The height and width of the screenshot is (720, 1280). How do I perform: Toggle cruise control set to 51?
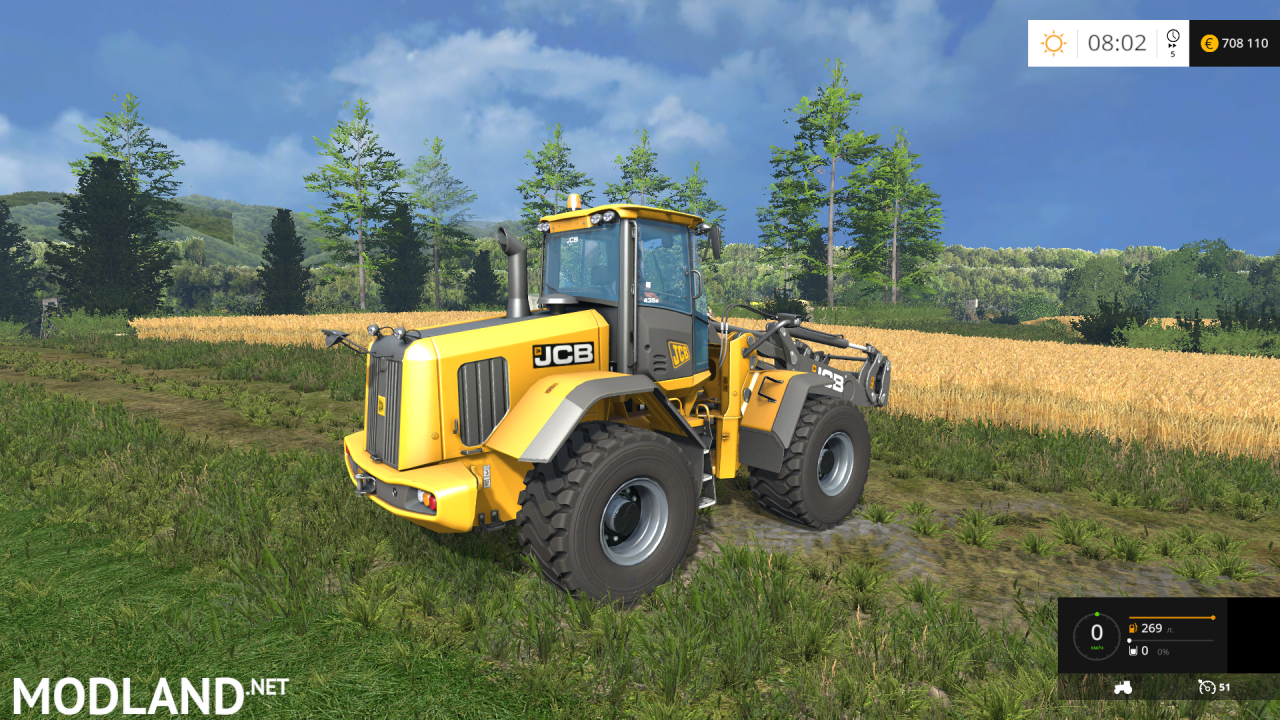(1222, 687)
